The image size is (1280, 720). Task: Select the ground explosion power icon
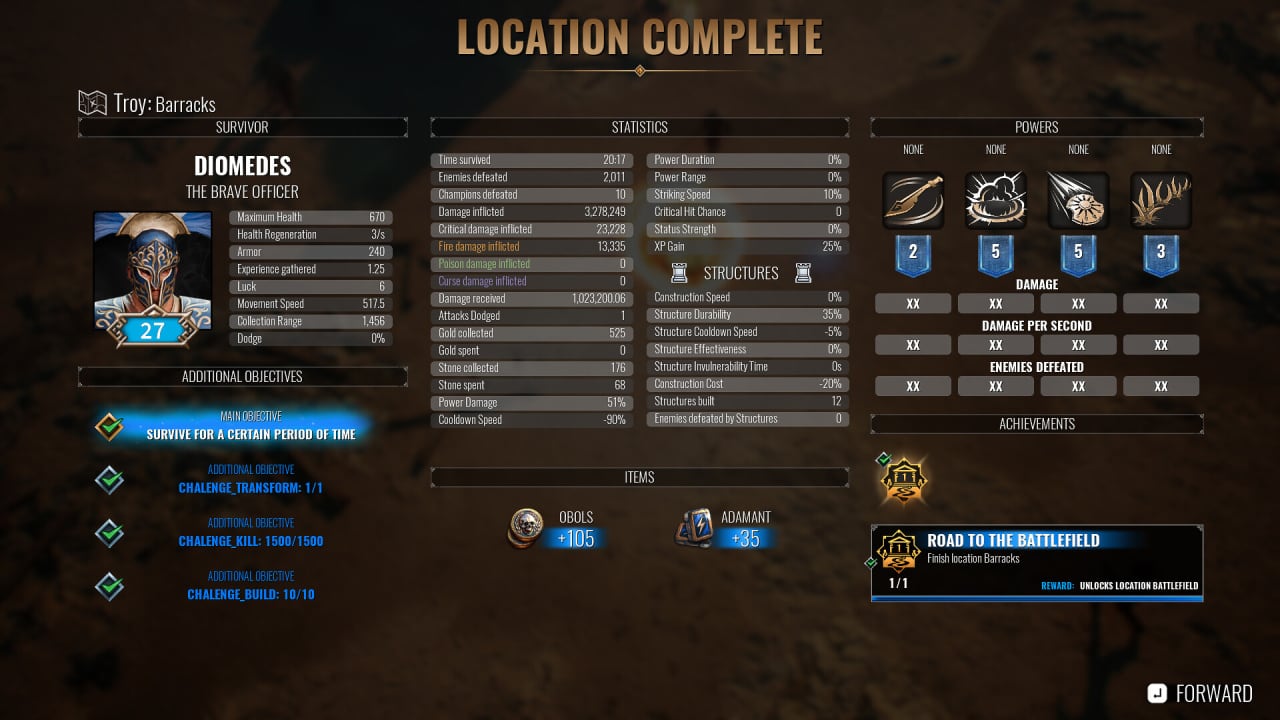click(x=996, y=200)
